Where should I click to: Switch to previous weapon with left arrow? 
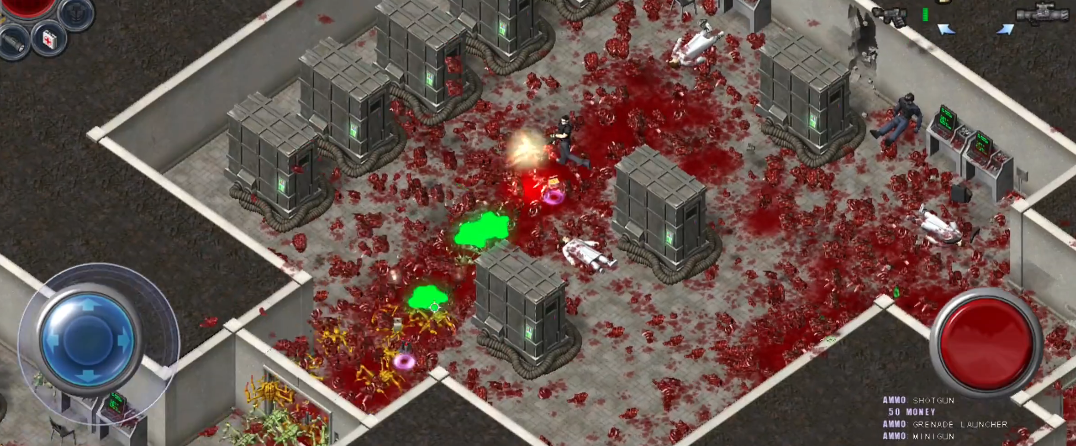[945, 30]
